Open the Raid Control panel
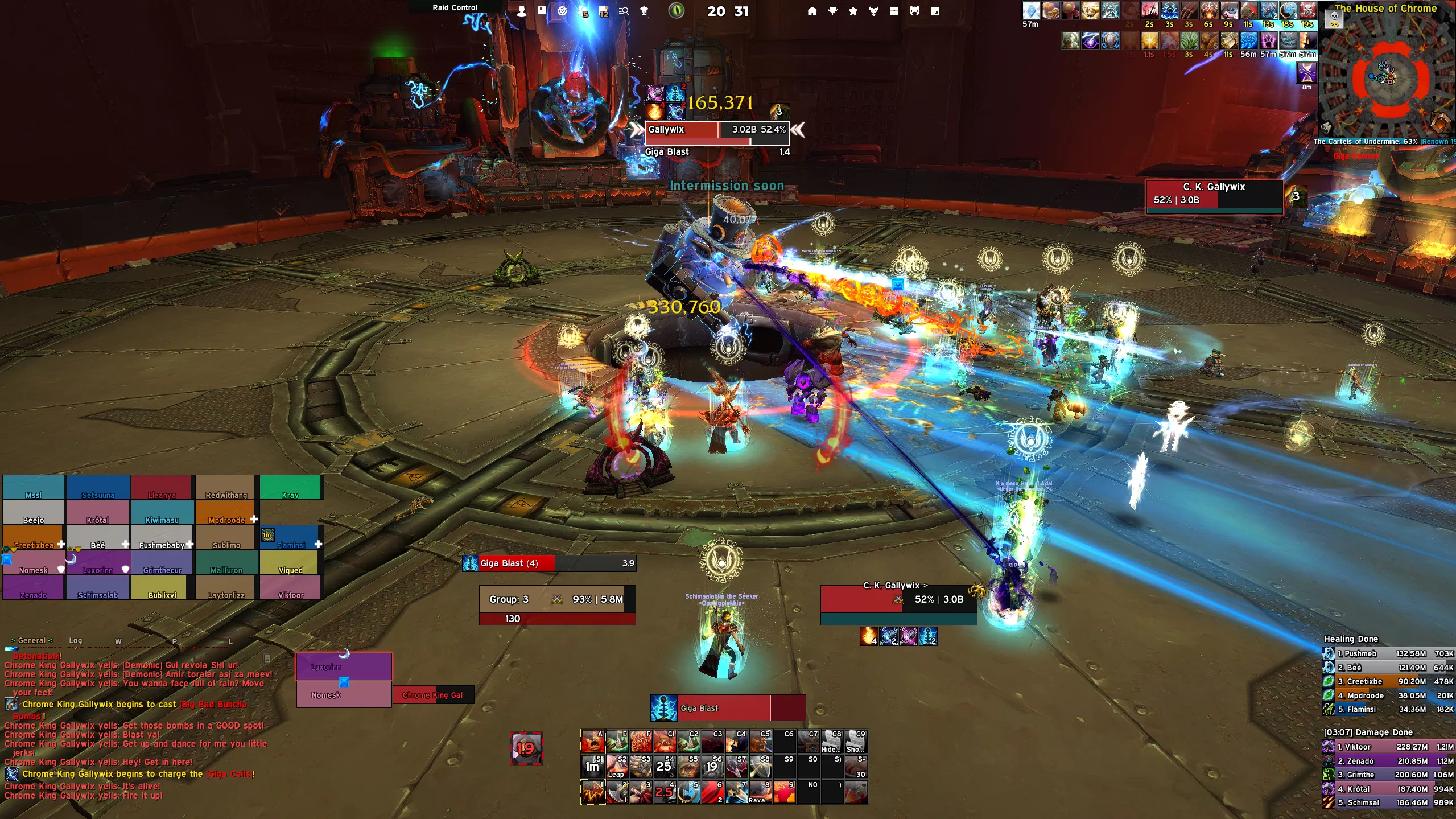This screenshot has width=1456, height=819. click(455, 7)
